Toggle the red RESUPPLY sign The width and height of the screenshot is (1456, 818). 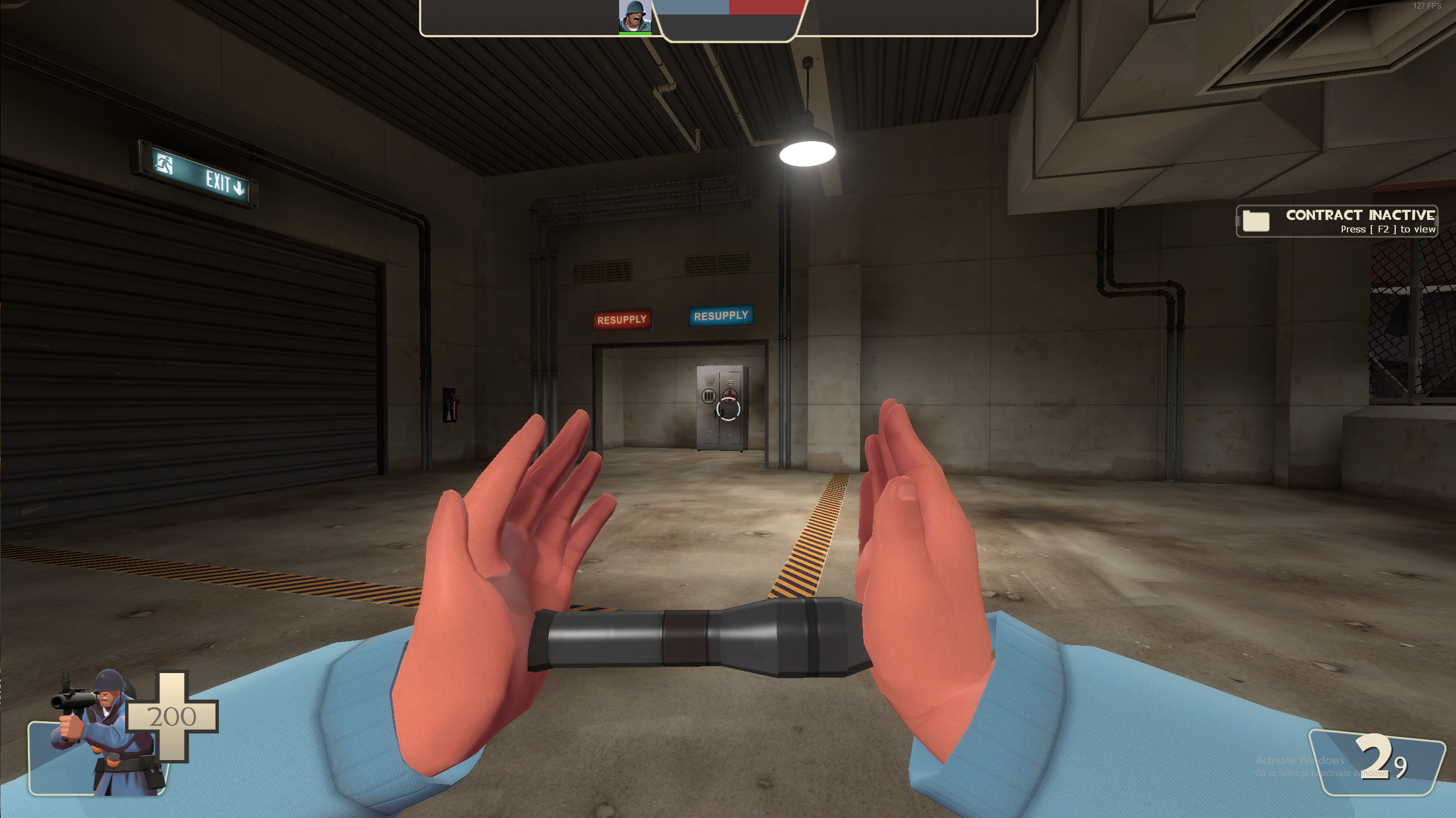(x=622, y=319)
